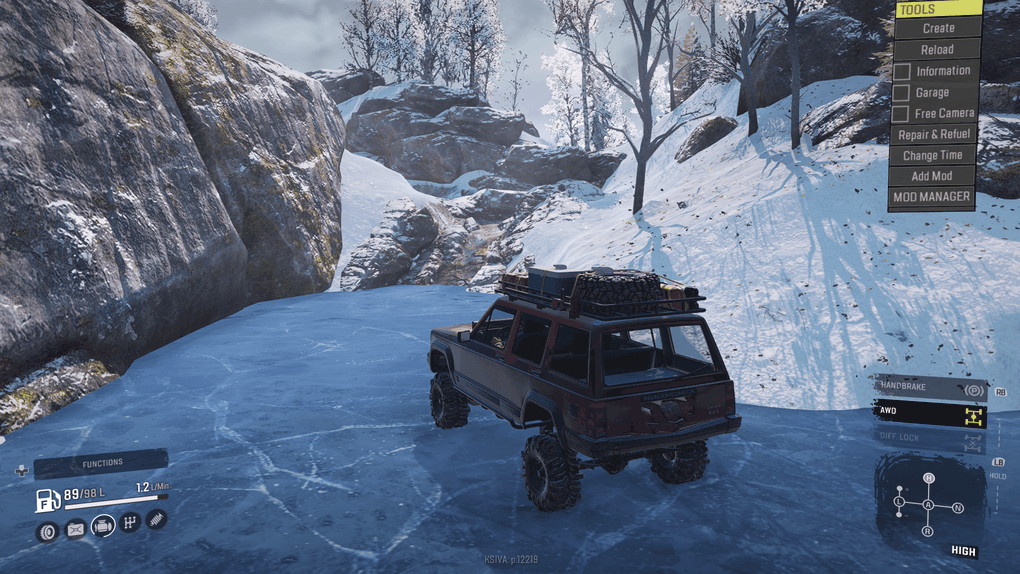Viewport: 1020px width, 574px height.
Task: Click the gearbox status icon
Action: pyautogui.click(x=130, y=522)
